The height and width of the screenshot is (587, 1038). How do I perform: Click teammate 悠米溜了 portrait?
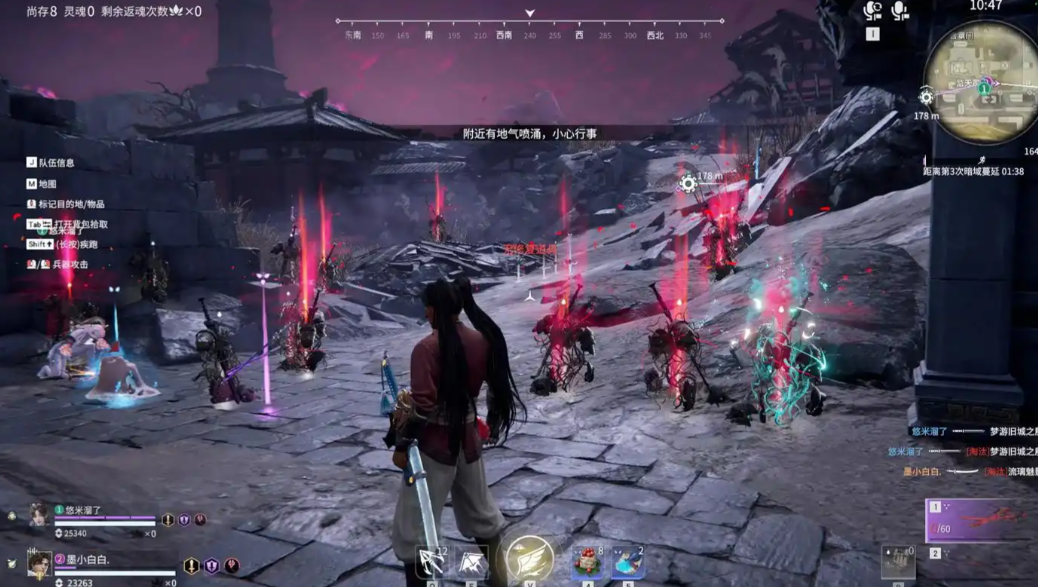39,514
